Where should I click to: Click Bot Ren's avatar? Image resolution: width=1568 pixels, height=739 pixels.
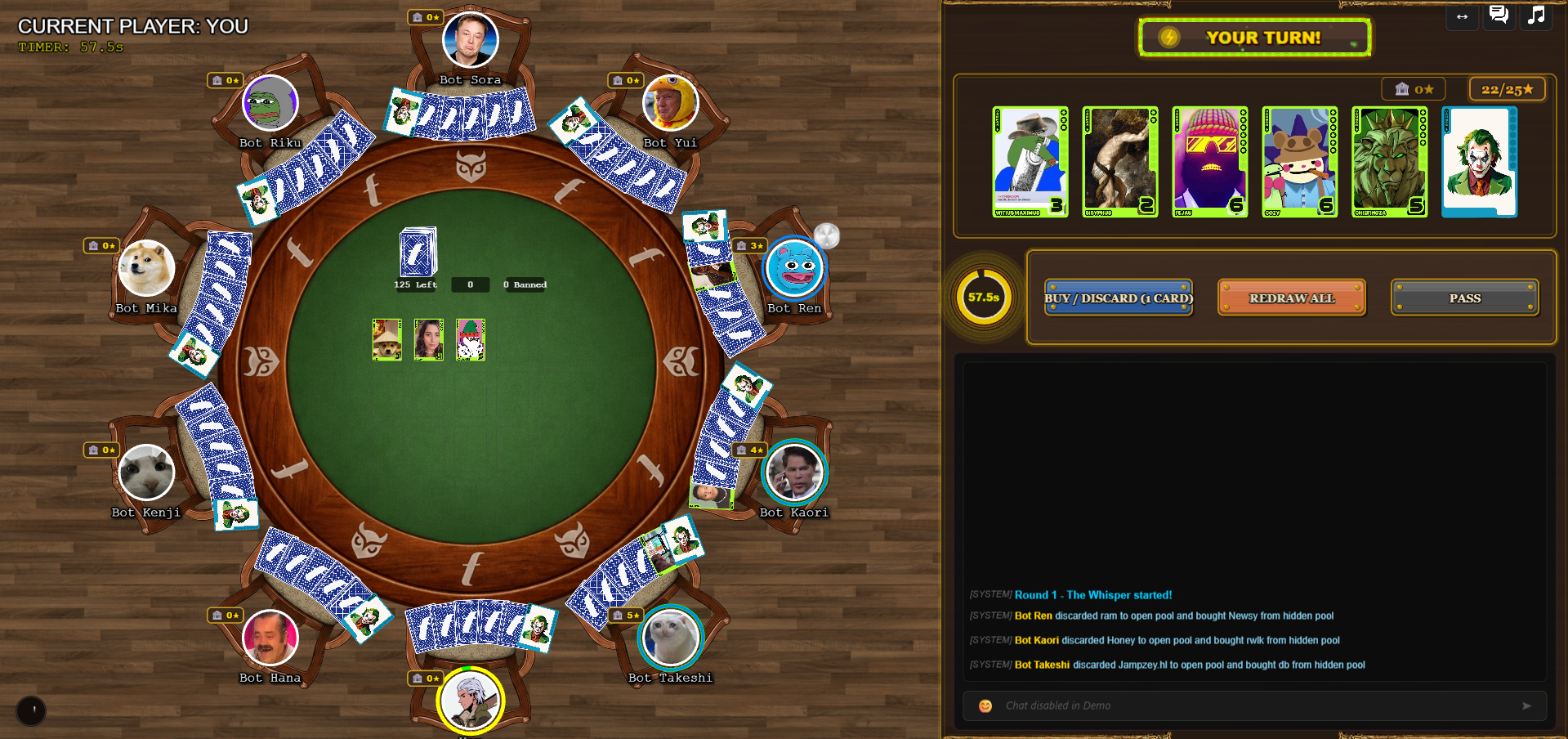point(794,268)
